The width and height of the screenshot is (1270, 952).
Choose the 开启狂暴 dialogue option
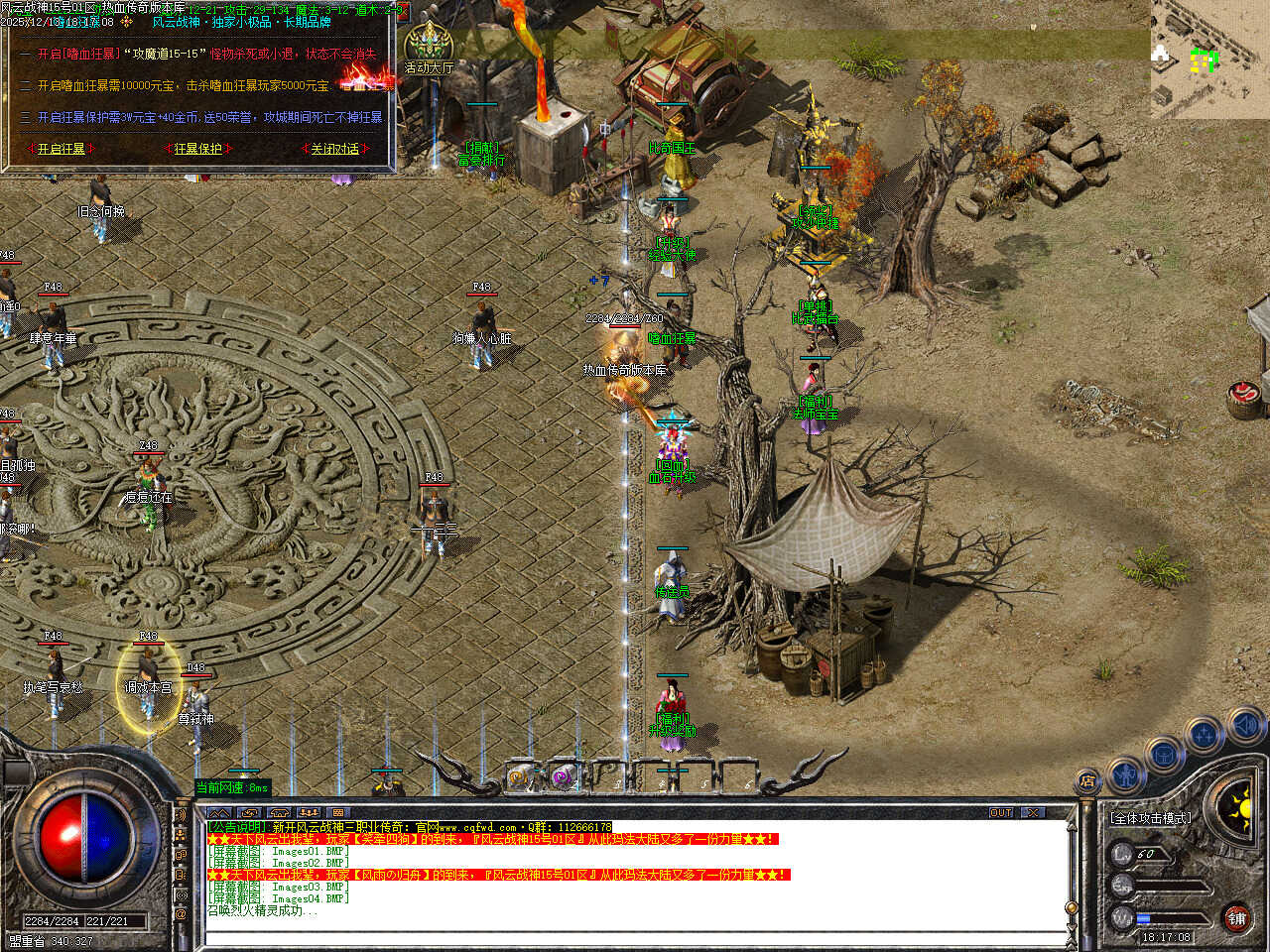click(62, 149)
